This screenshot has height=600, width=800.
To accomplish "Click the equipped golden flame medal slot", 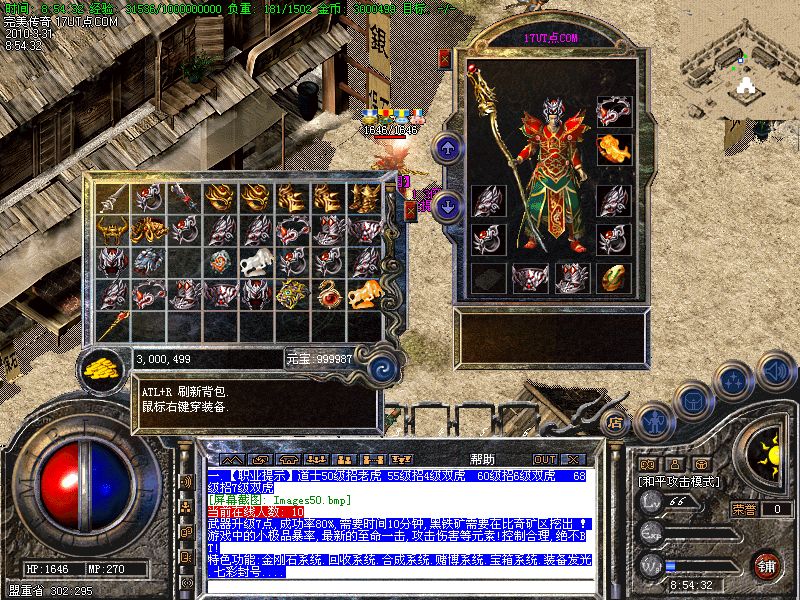I will [614, 150].
